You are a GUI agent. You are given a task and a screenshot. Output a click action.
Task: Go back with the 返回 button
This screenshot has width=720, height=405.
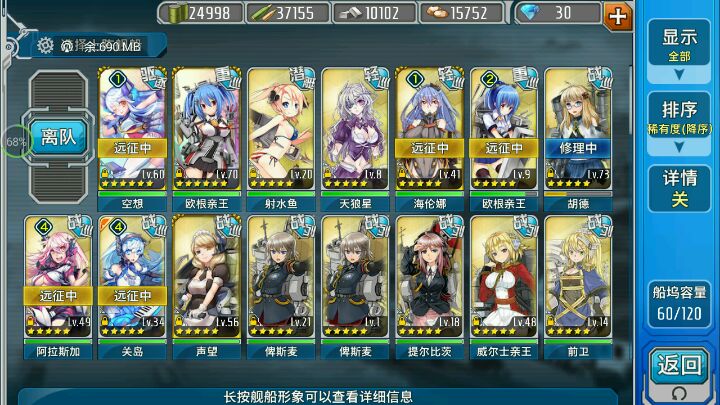click(679, 368)
